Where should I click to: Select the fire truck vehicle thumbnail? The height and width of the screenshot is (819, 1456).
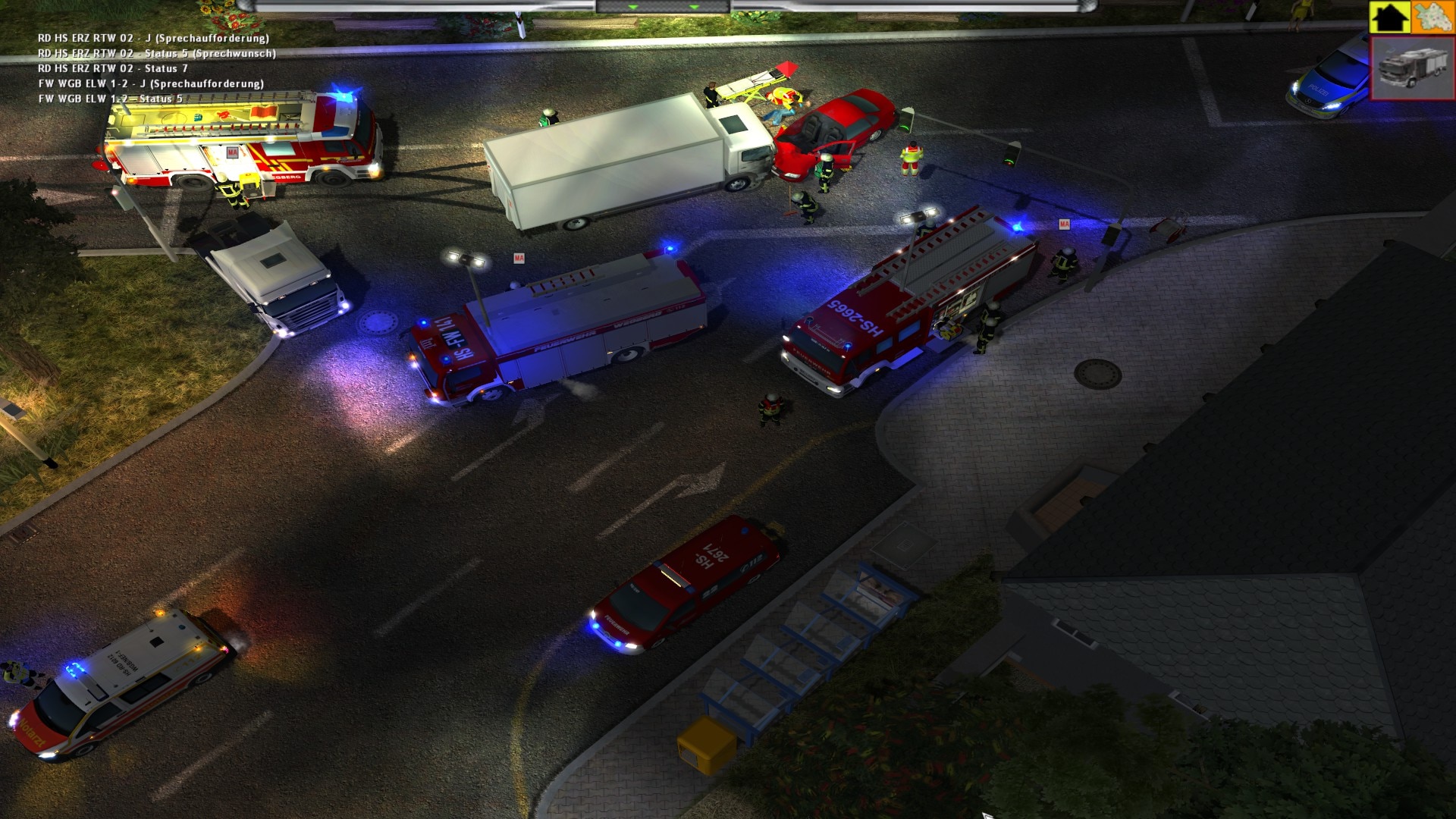(x=1412, y=68)
